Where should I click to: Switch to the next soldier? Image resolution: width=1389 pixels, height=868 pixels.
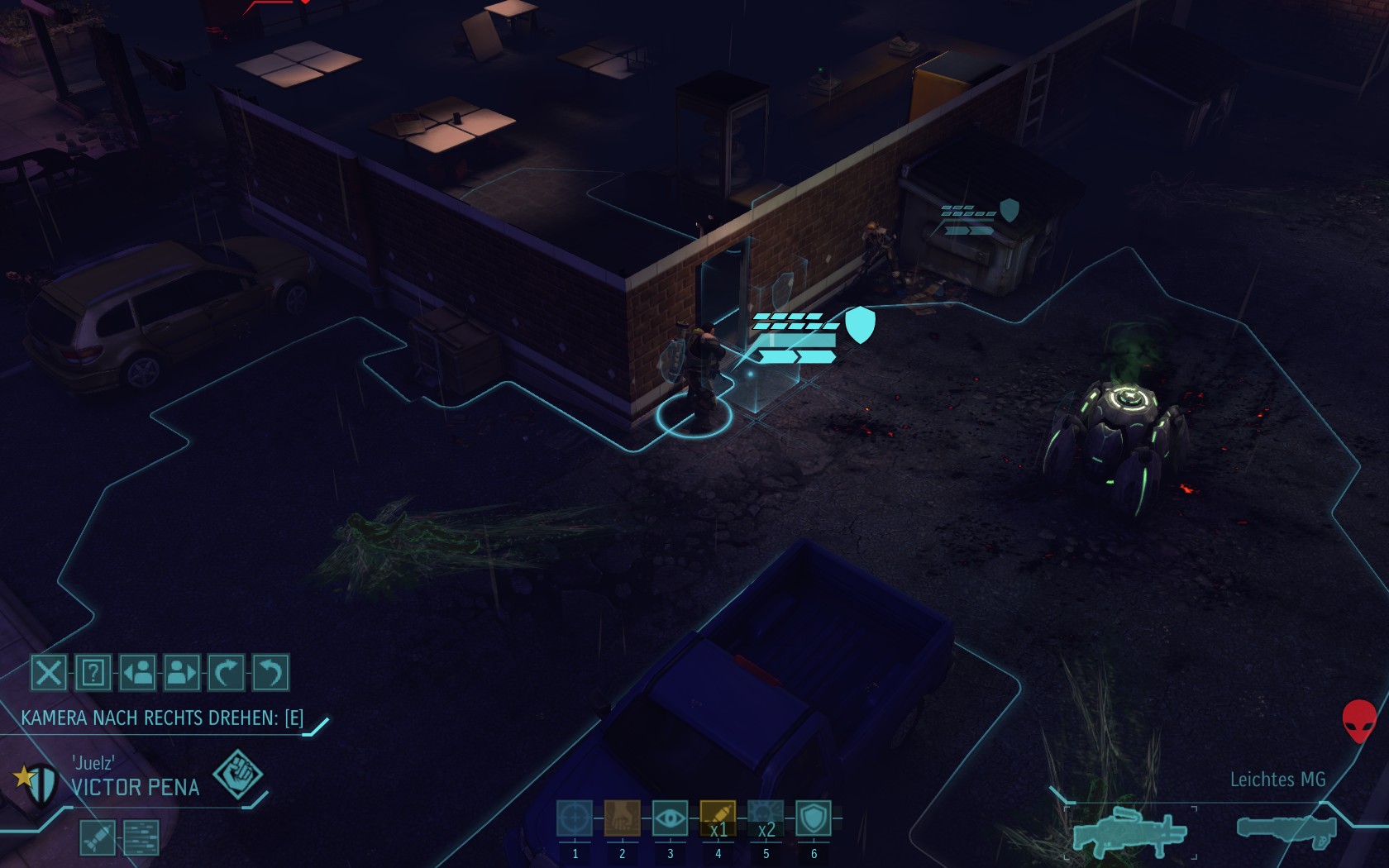click(182, 673)
